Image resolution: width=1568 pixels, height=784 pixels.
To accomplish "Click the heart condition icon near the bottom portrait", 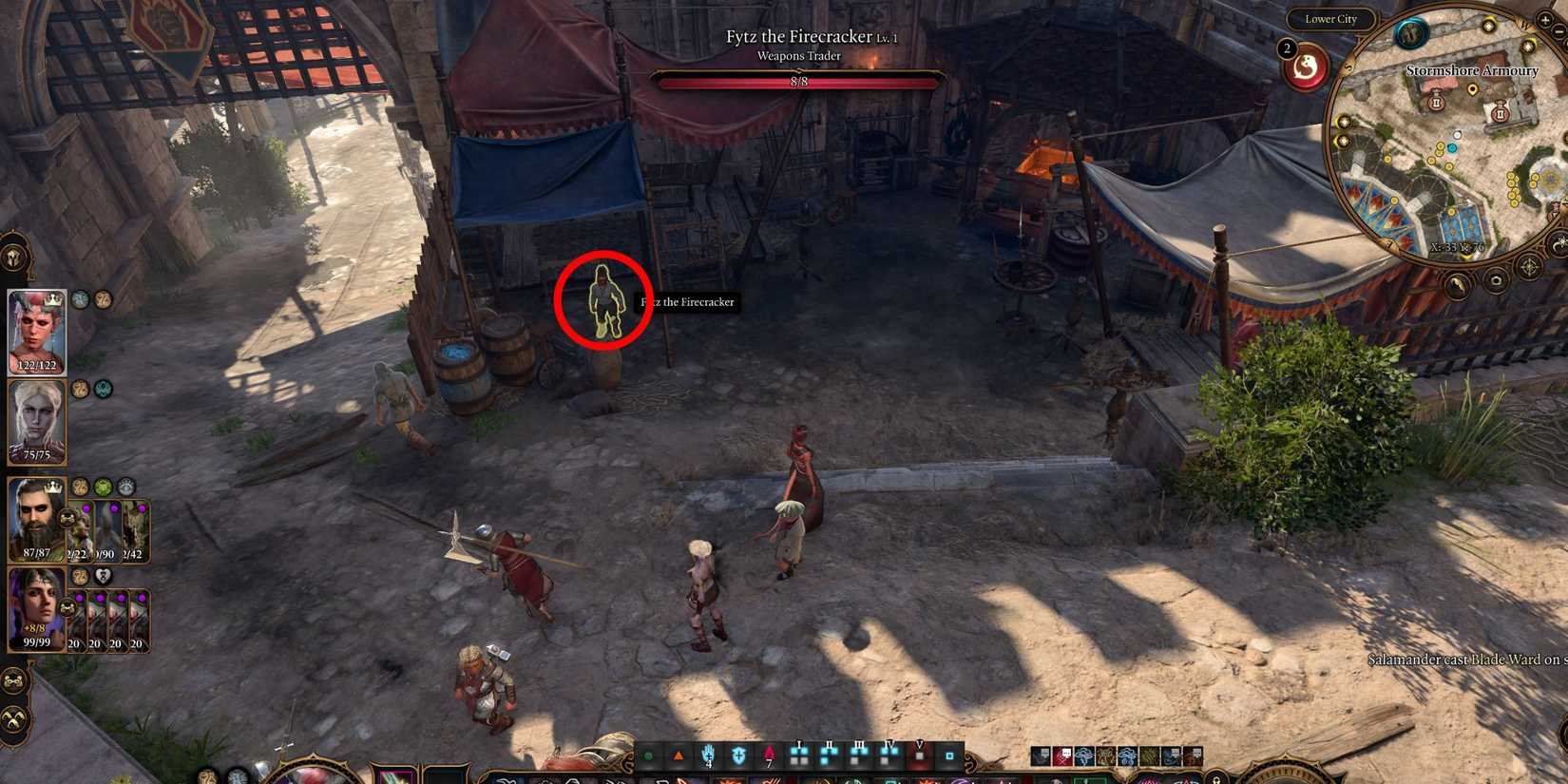I will click(102, 577).
